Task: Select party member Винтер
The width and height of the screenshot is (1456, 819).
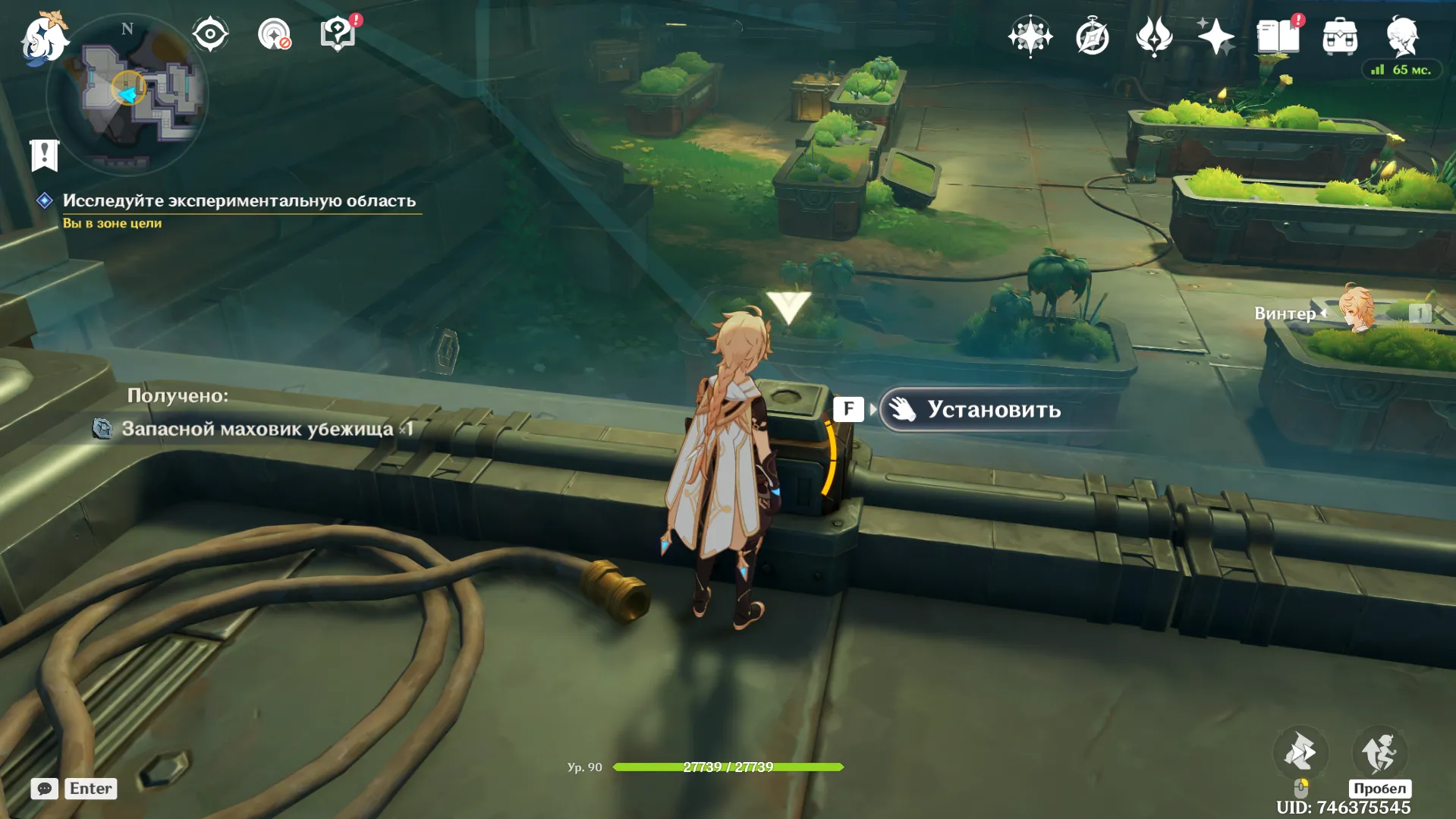Action: (x=1355, y=311)
